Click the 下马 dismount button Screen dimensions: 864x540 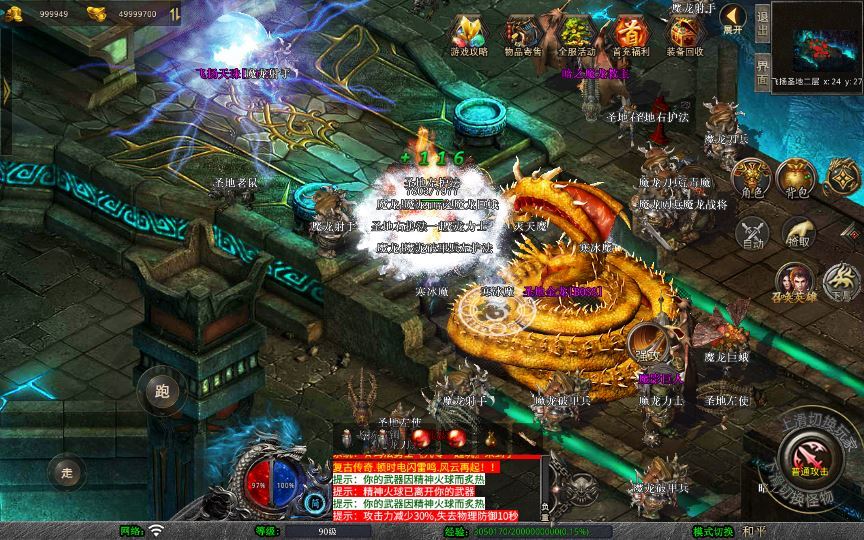pyautogui.click(x=841, y=283)
